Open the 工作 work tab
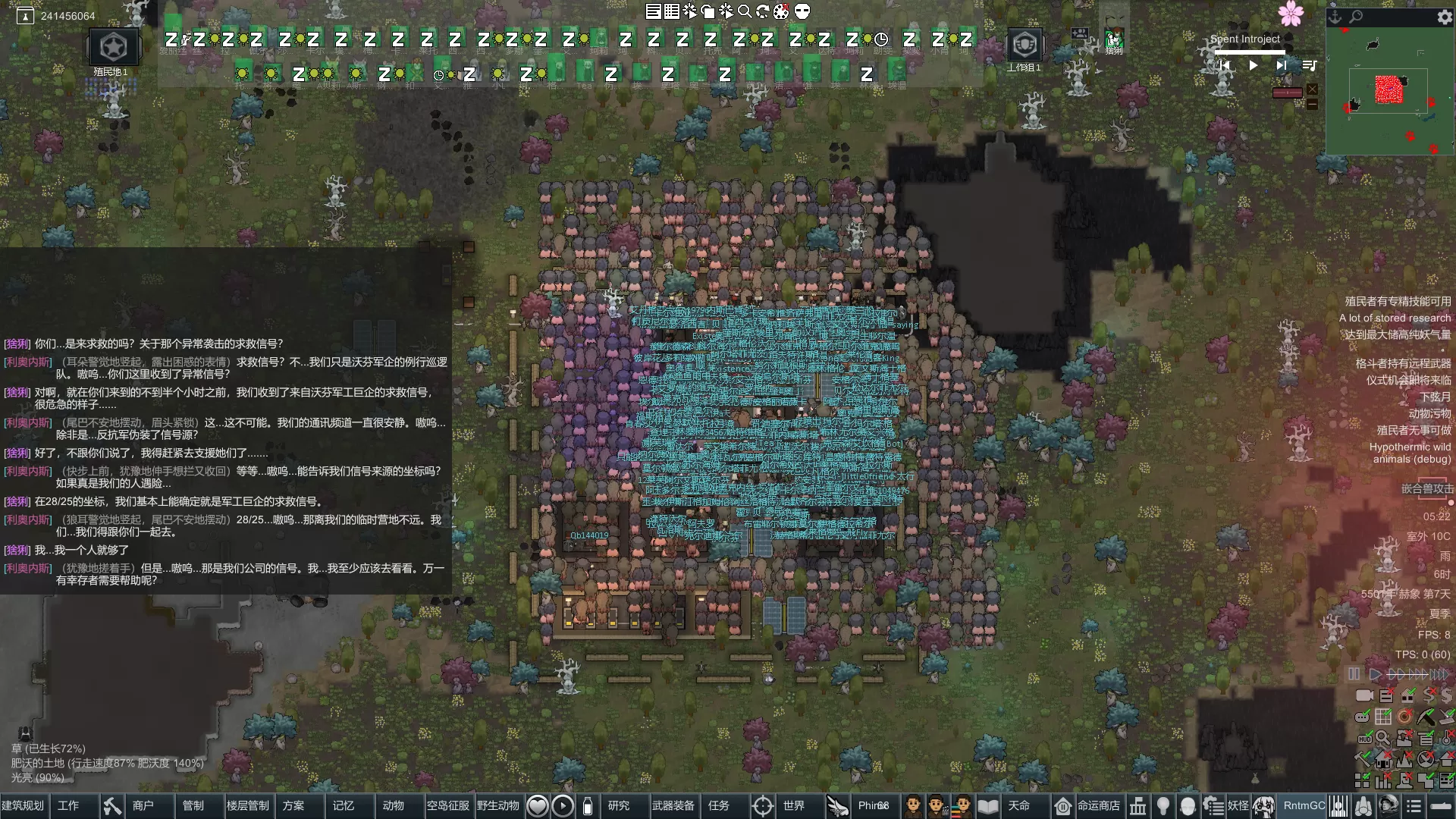Viewport: 1456px width, 819px height. tap(68, 805)
